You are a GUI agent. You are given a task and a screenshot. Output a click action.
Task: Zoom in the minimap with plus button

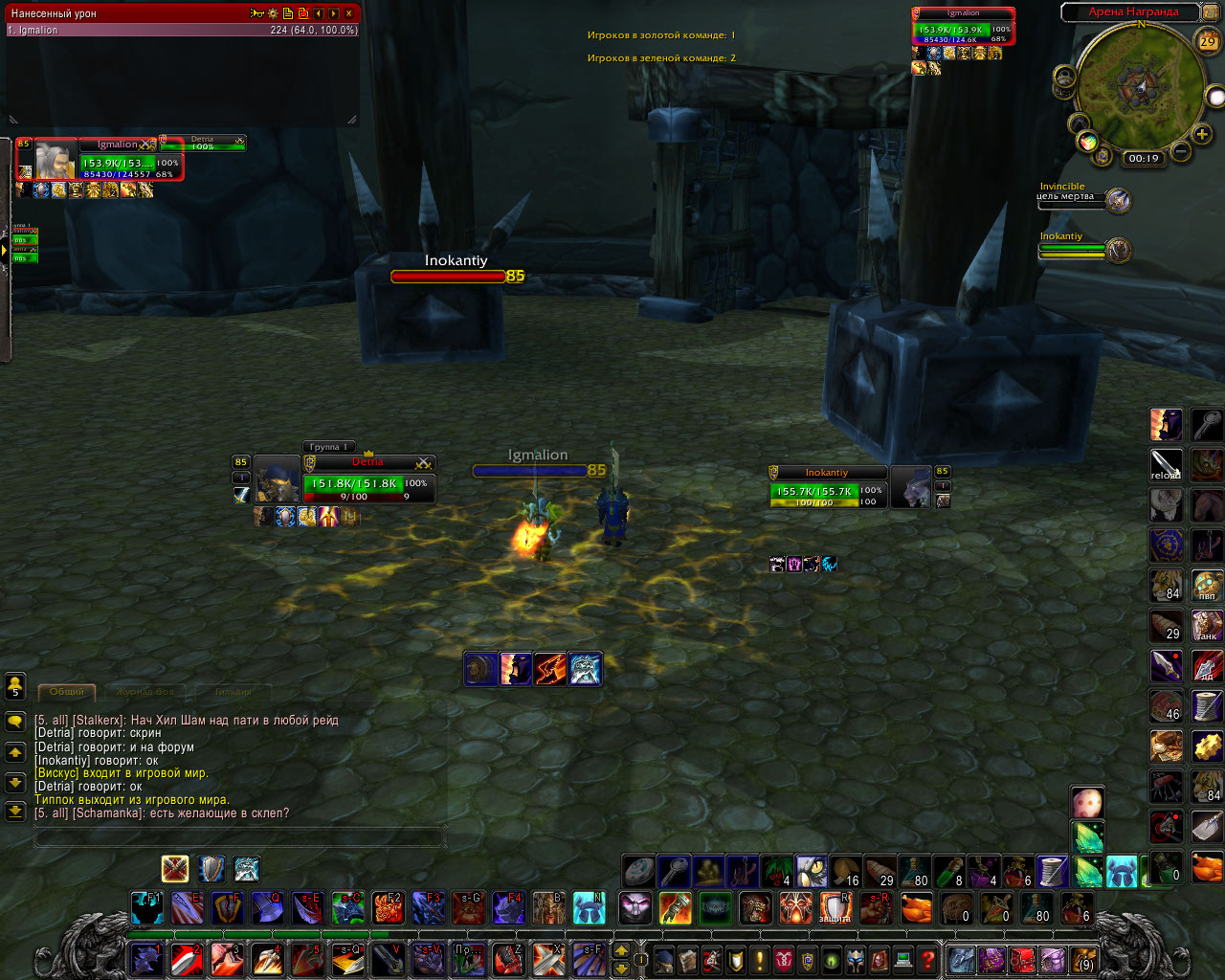(x=1203, y=135)
